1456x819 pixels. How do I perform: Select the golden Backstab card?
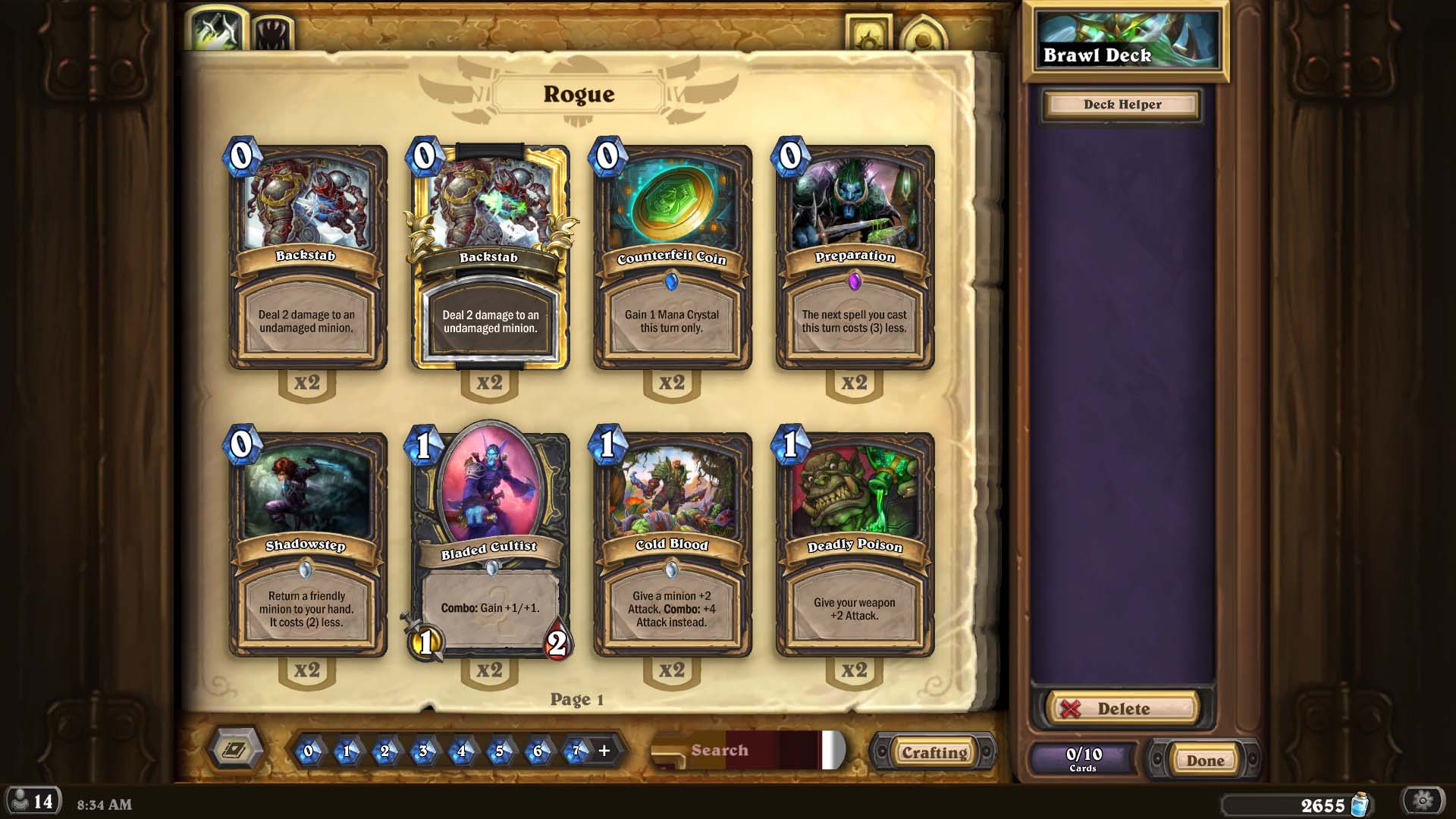click(x=490, y=258)
